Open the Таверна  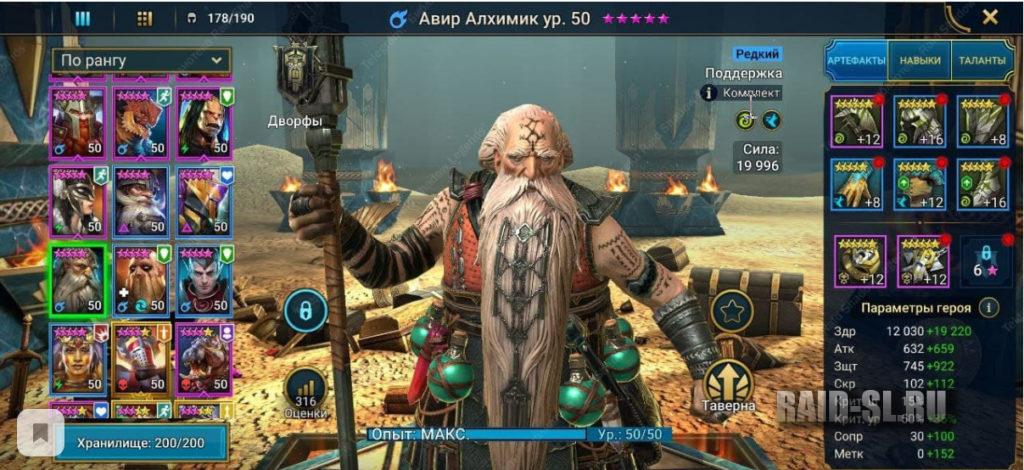[x=728, y=385]
